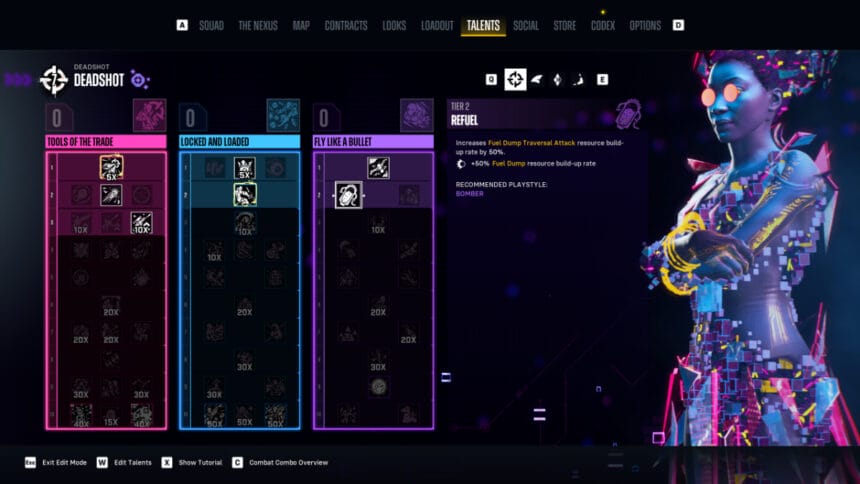Select the highlighted tier 2 Locked and Loaded talent
Image resolution: width=860 pixels, height=484 pixels.
coord(245,193)
